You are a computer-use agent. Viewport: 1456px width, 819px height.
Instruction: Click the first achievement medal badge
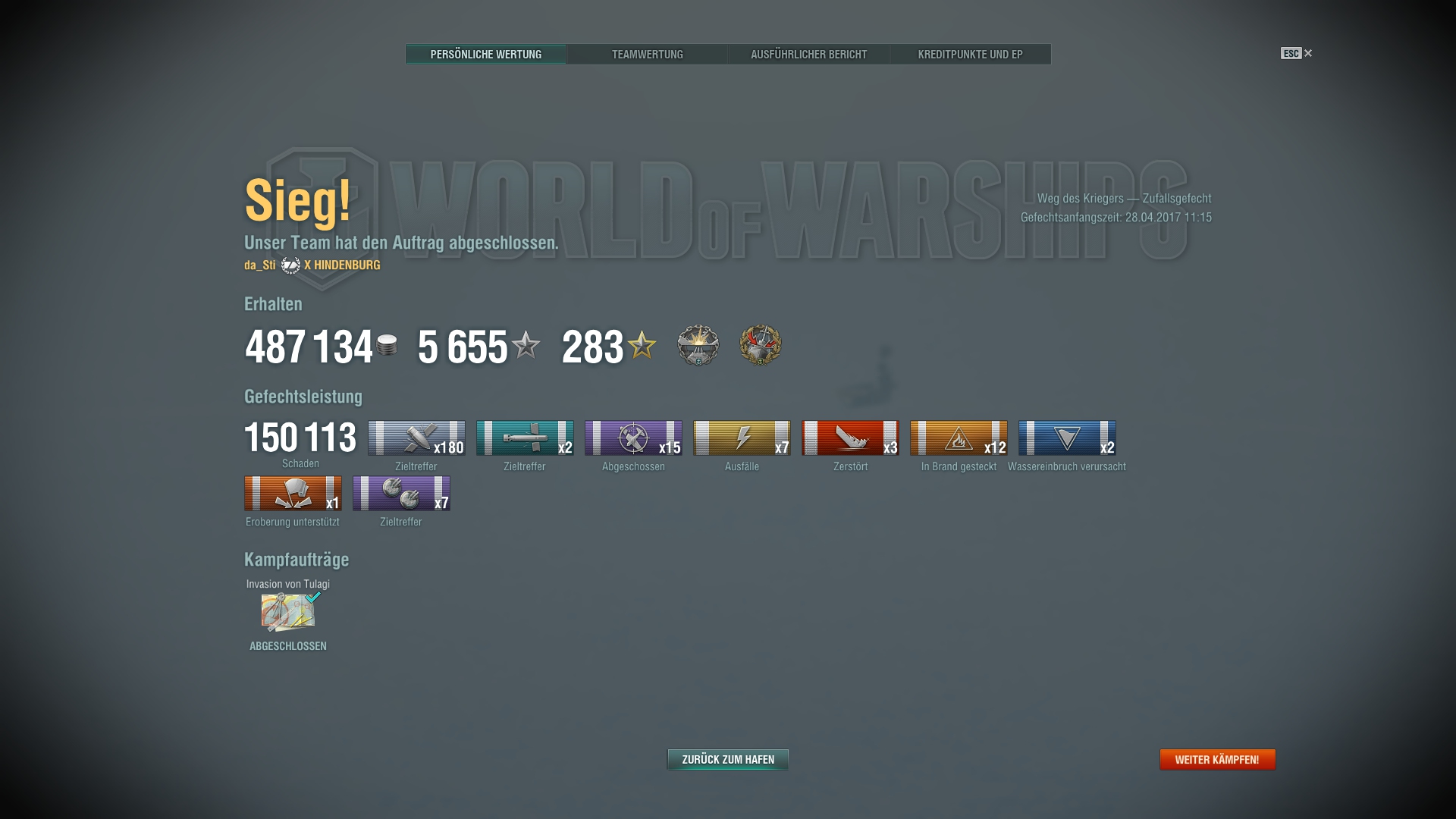(698, 345)
